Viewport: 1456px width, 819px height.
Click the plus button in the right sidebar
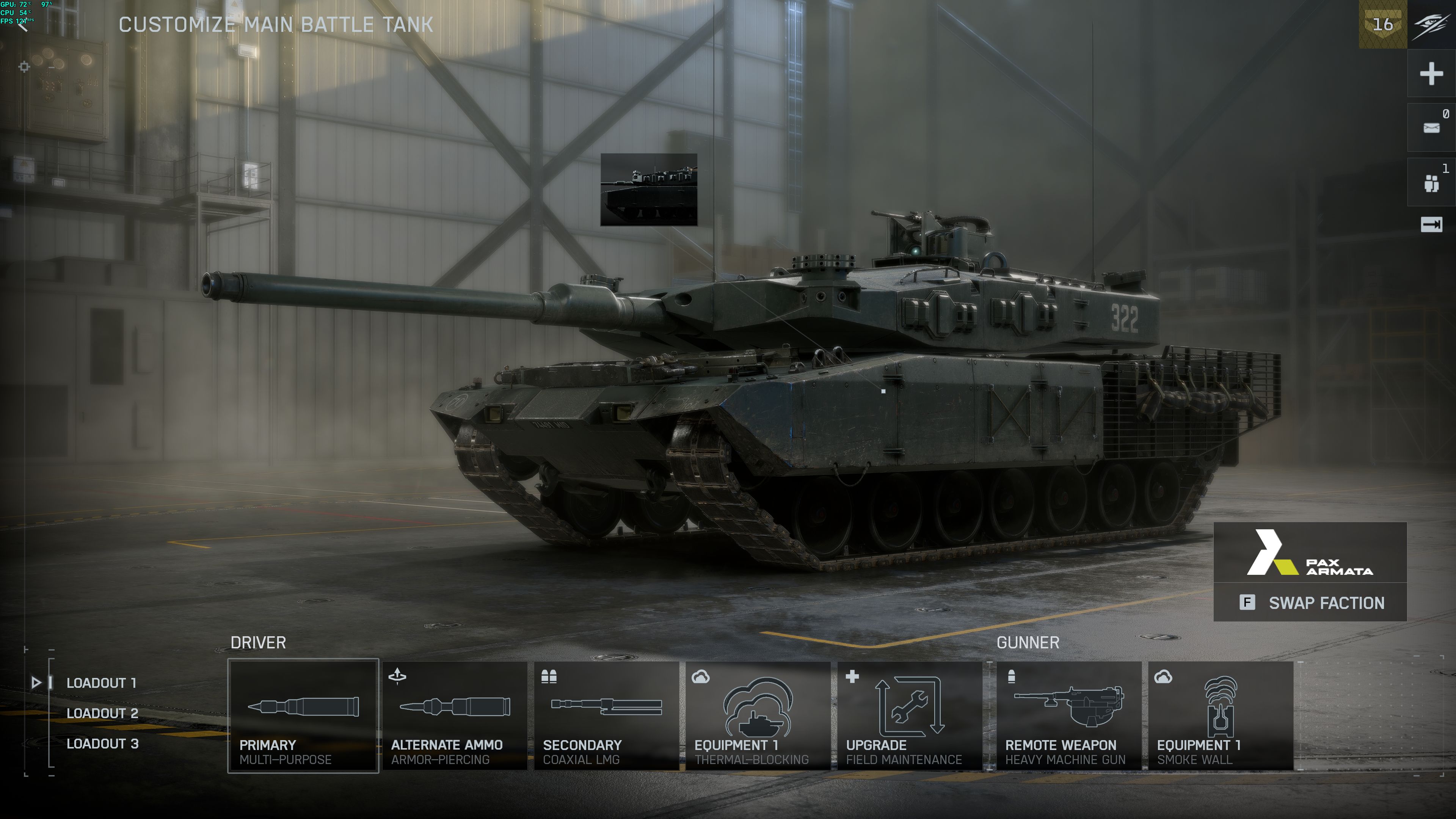[1431, 74]
